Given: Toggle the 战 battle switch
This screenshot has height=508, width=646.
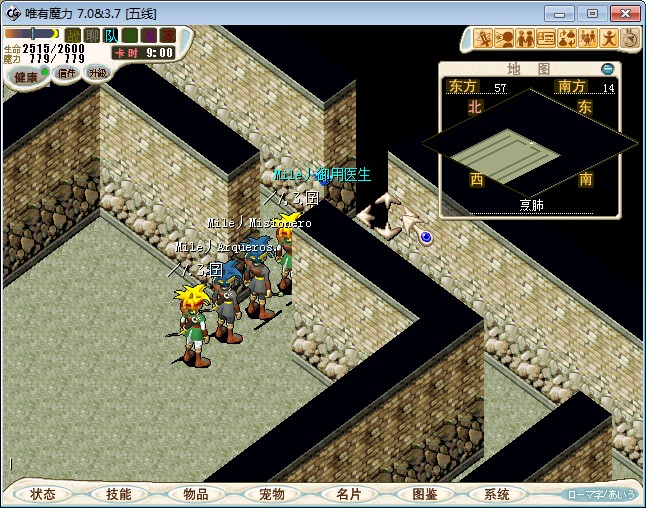Looking at the screenshot, I should click(x=73, y=36).
